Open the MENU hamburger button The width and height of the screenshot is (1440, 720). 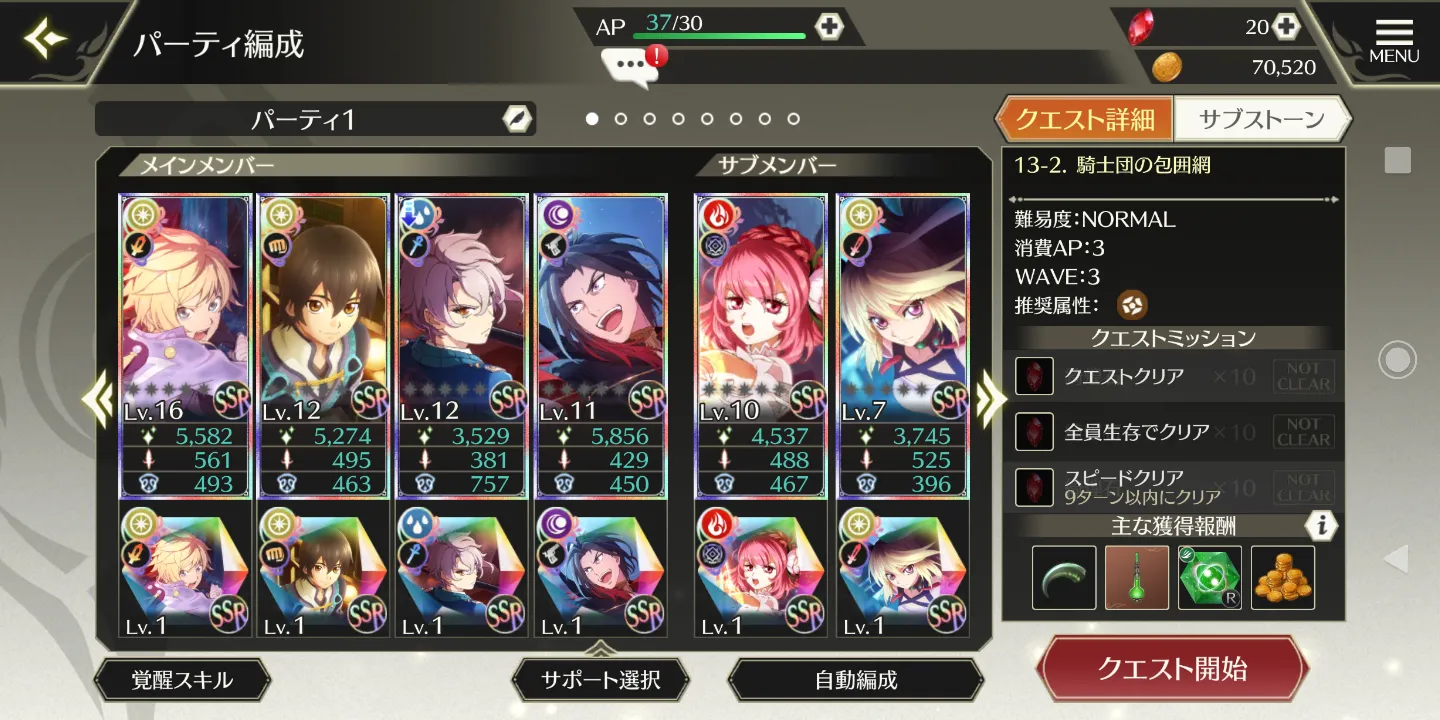coord(1394,40)
